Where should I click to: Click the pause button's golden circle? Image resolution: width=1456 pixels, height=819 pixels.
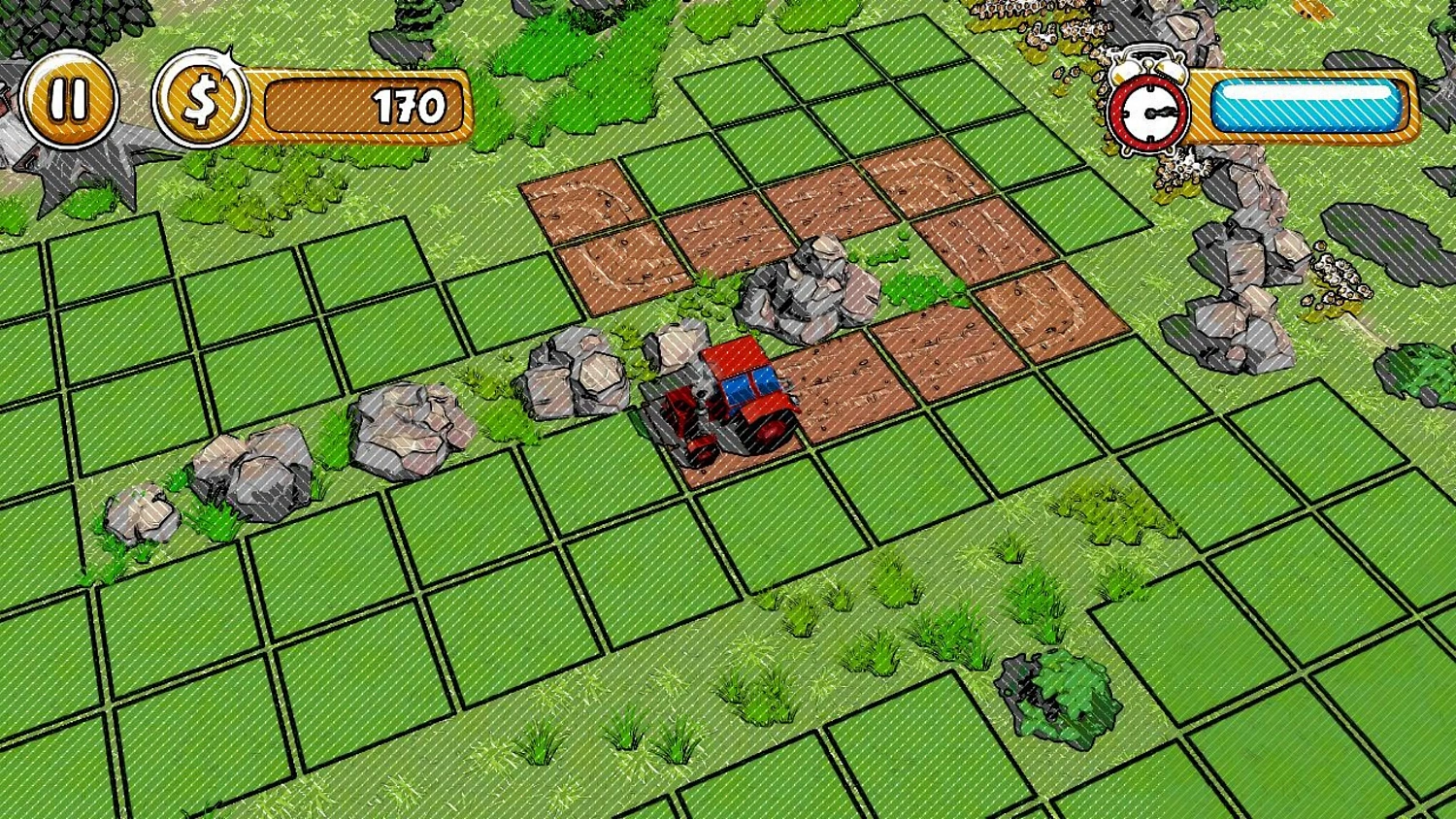[x=68, y=98]
